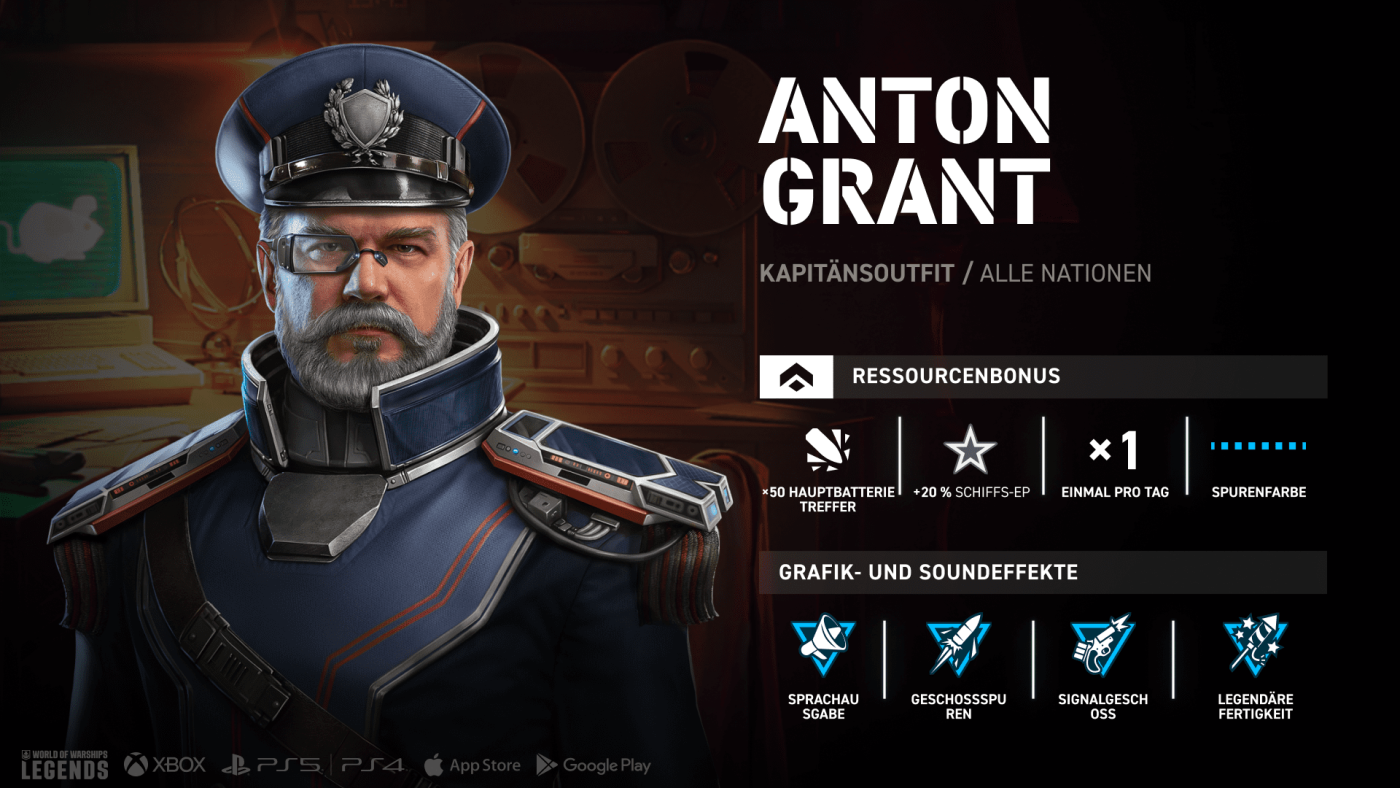Click the Xbox platform logo
Viewport: 1400px width, 788px height.
coord(165,765)
